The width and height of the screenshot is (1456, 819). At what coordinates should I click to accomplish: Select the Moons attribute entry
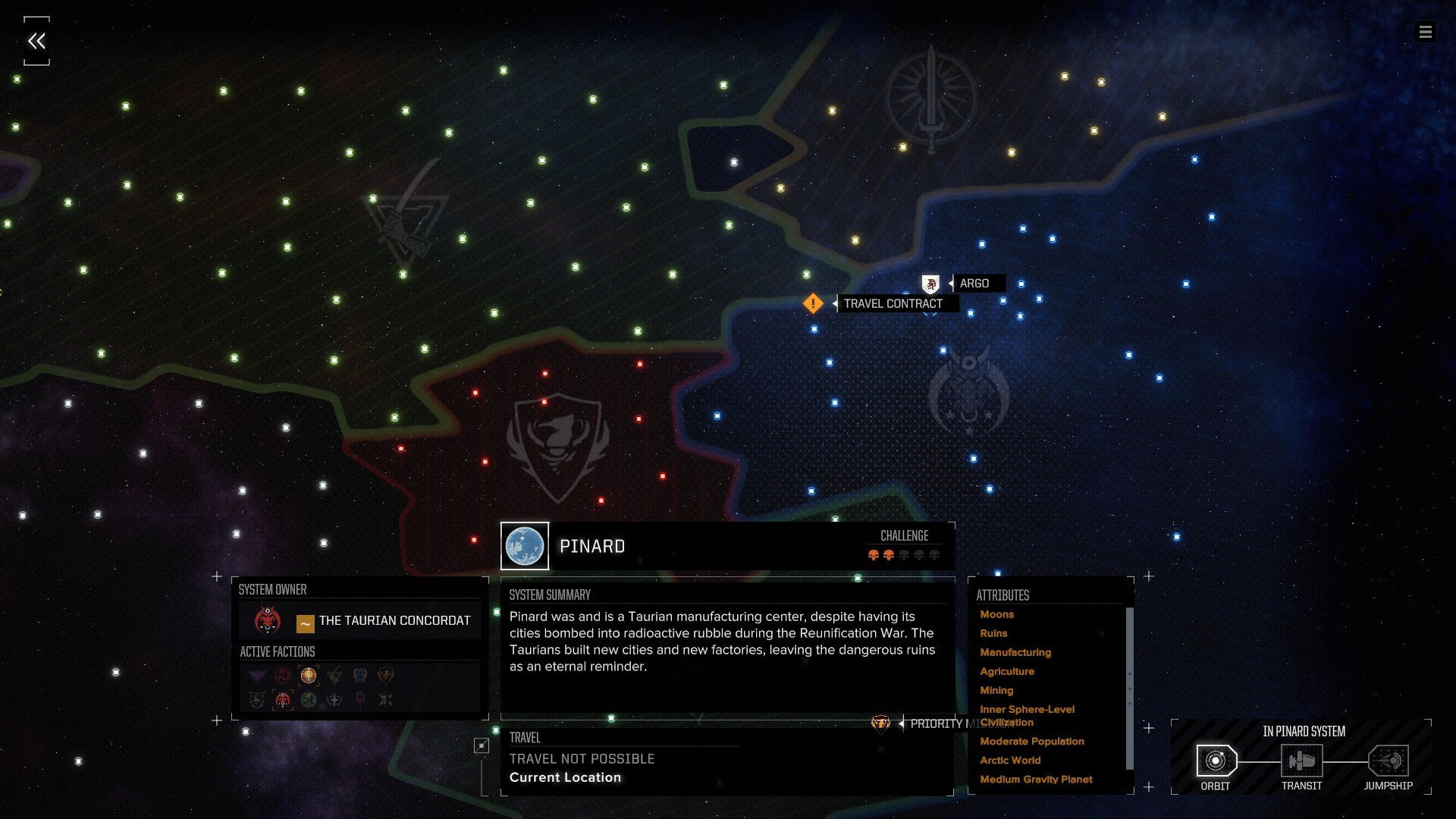(996, 614)
